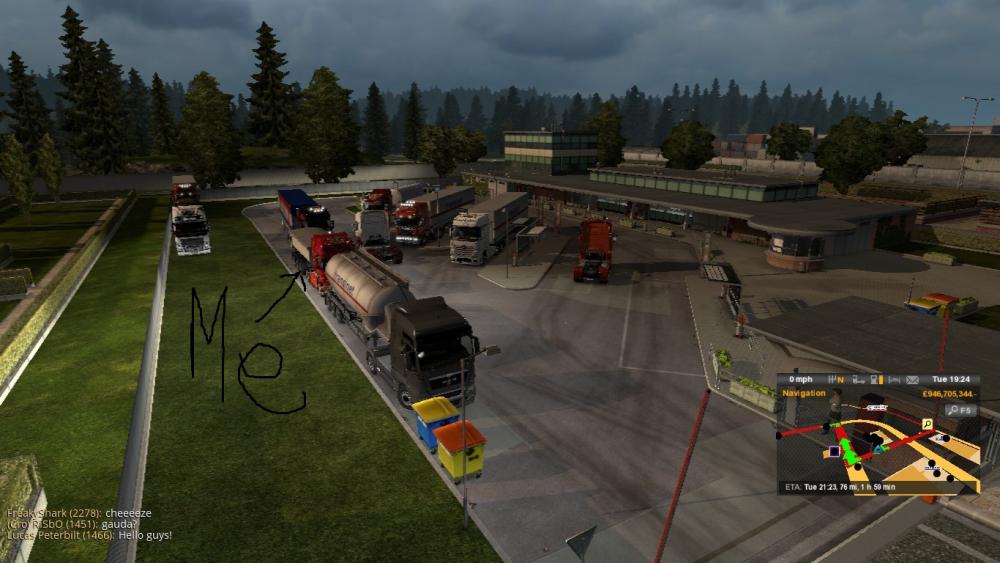
Task: Select the Navigation tab label in route advisor
Action: (805, 393)
